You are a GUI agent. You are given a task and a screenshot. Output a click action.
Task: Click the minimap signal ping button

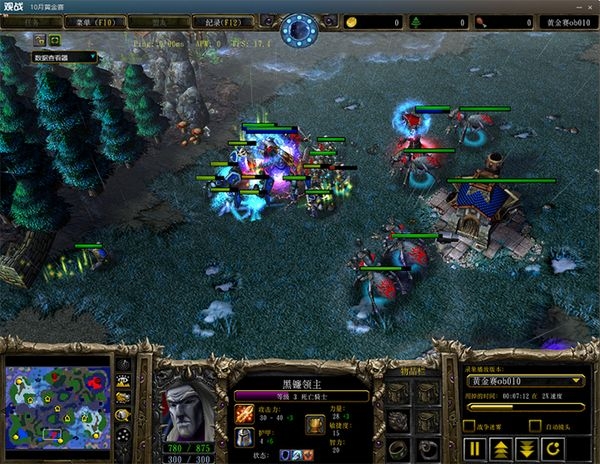(x=124, y=366)
